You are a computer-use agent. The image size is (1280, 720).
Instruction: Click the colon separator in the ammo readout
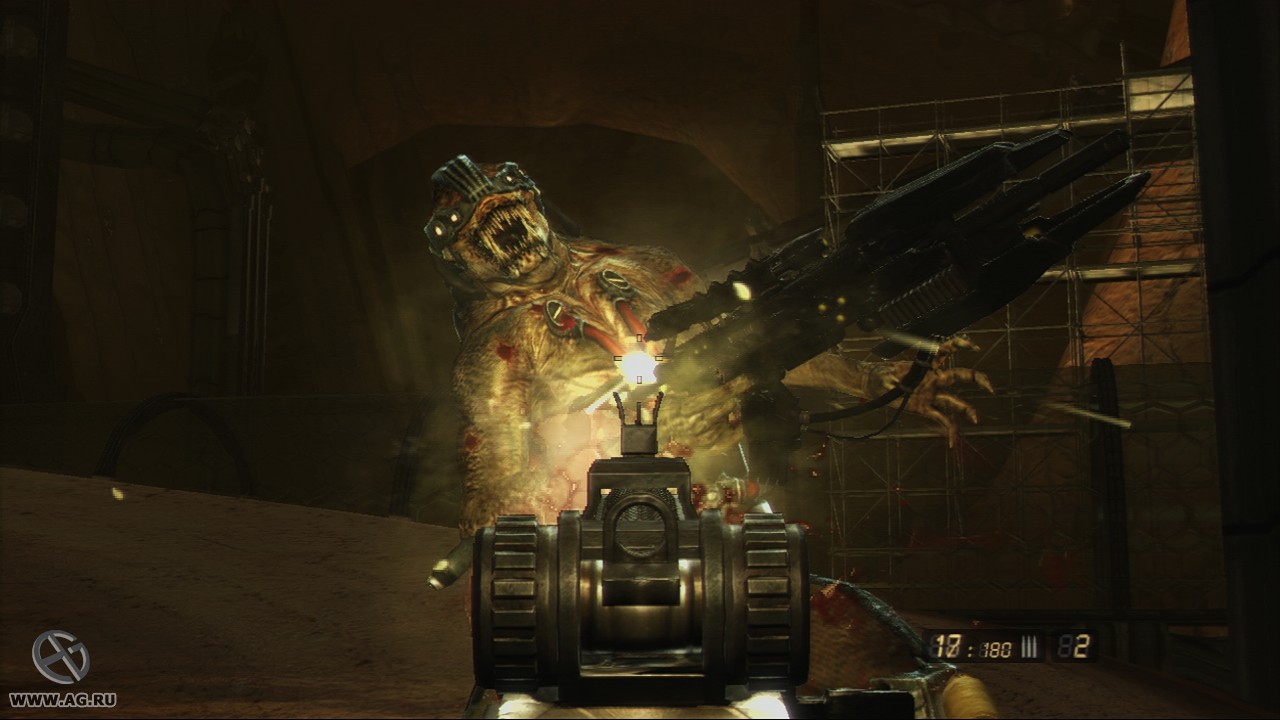(970, 648)
